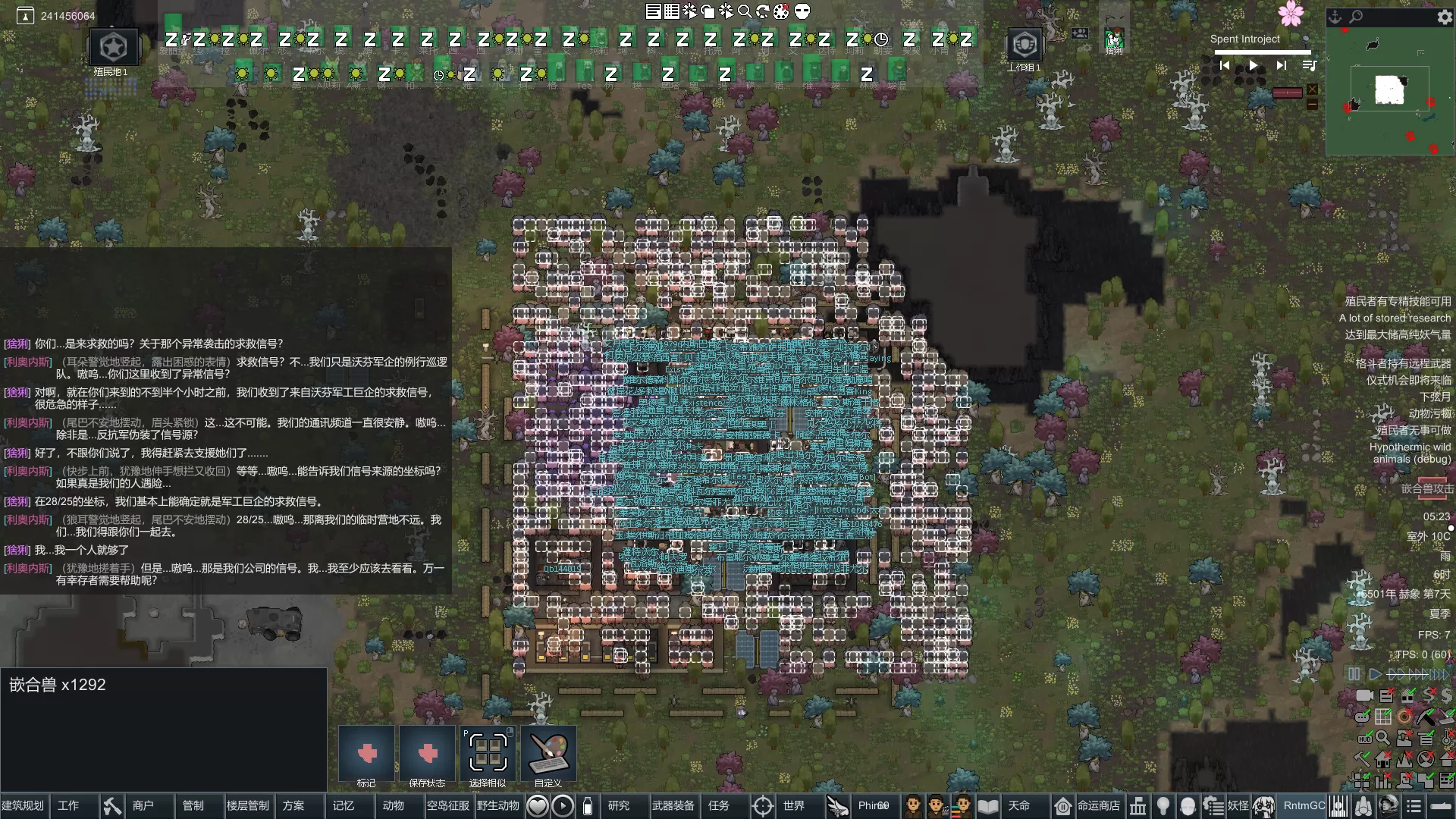Open the 动物 animals tab

(393, 805)
